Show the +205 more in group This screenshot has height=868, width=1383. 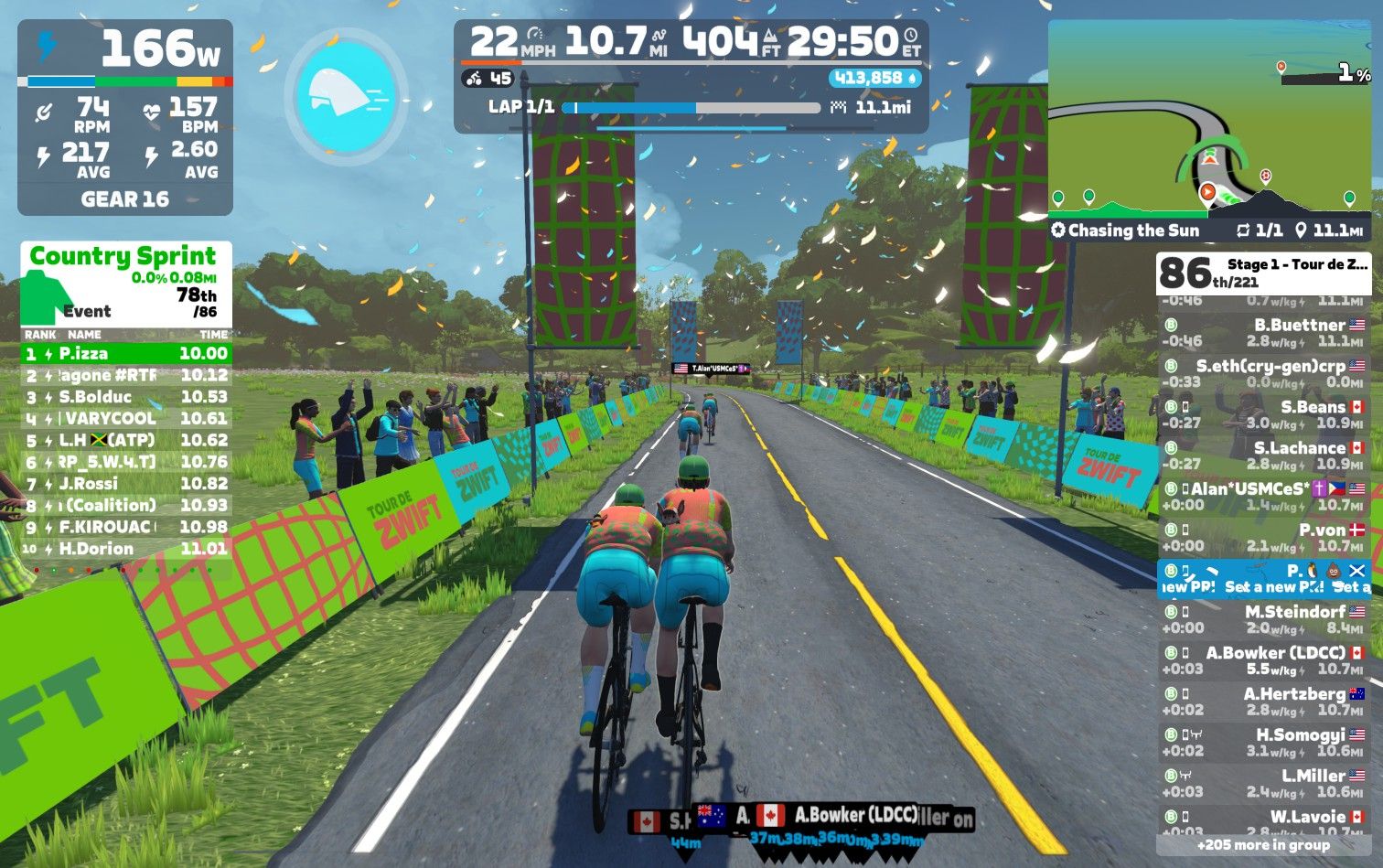pos(1264,845)
